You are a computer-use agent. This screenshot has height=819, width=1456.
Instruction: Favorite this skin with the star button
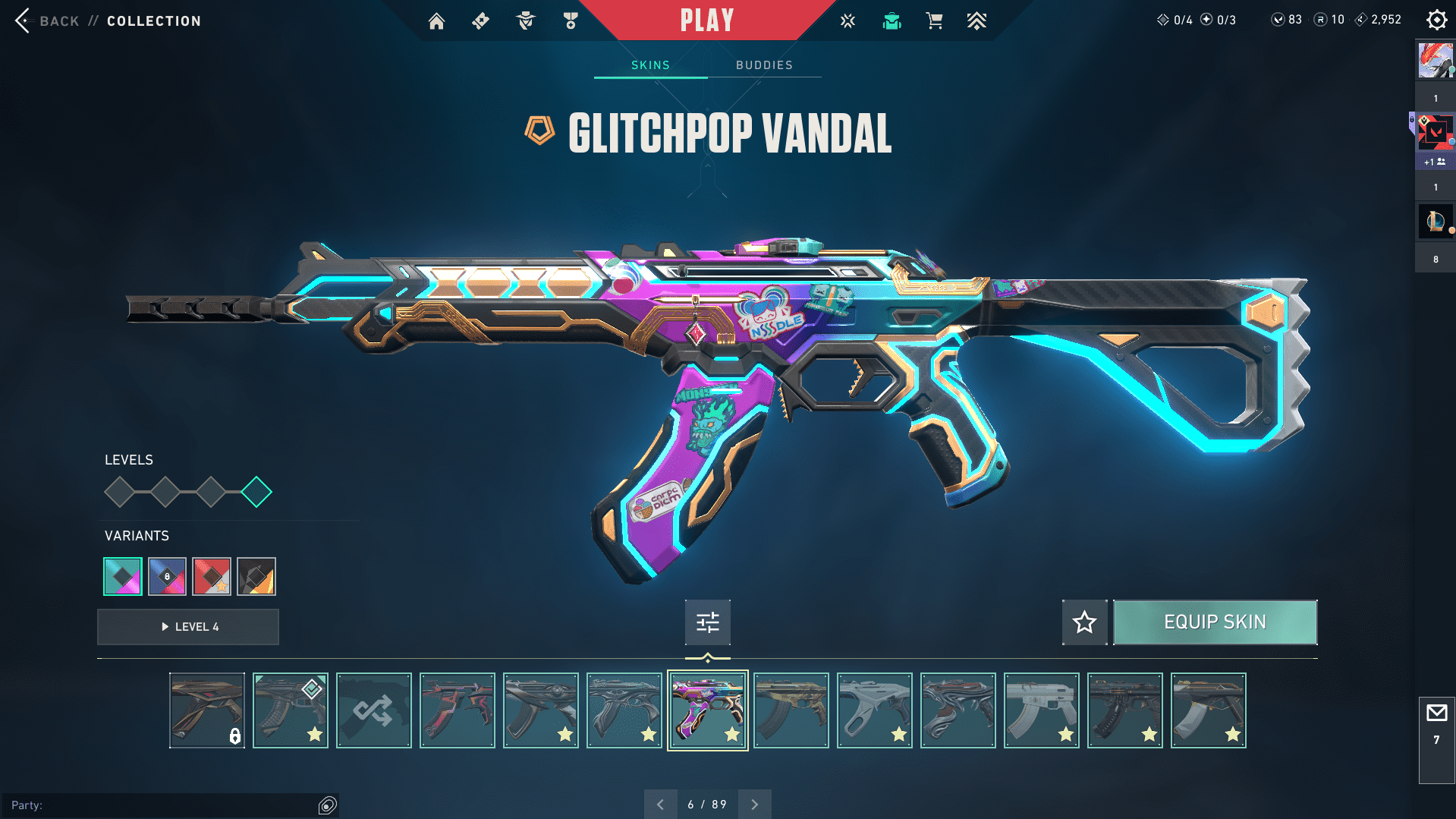pyautogui.click(x=1084, y=622)
